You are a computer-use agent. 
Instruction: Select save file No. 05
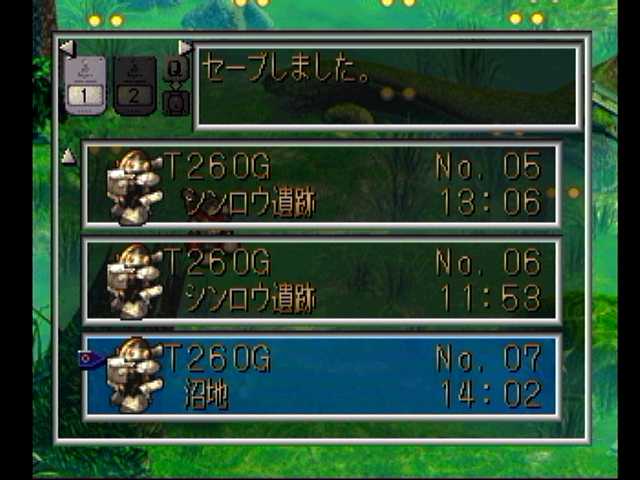pos(321,184)
